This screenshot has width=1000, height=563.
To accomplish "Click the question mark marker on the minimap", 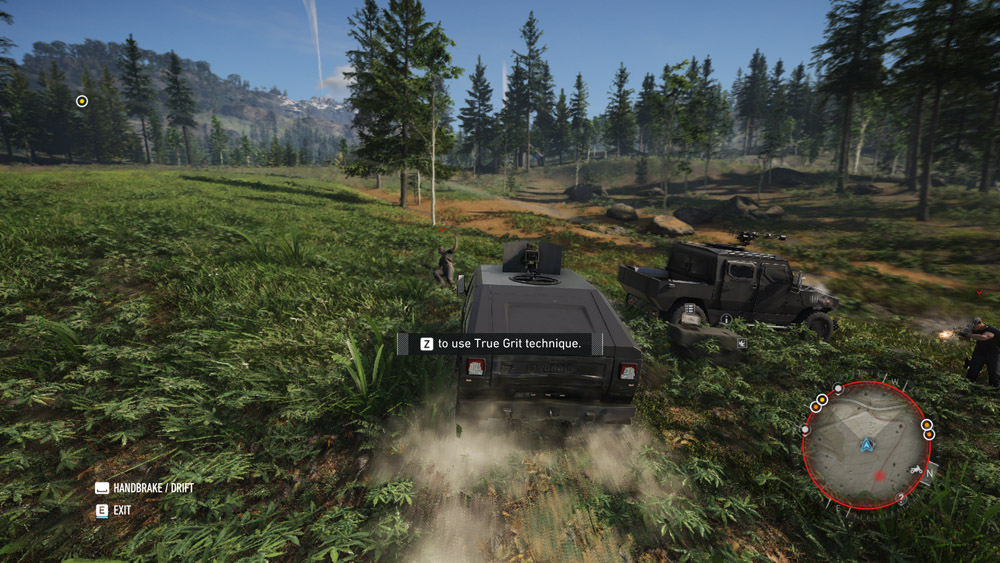I will [x=901, y=496].
